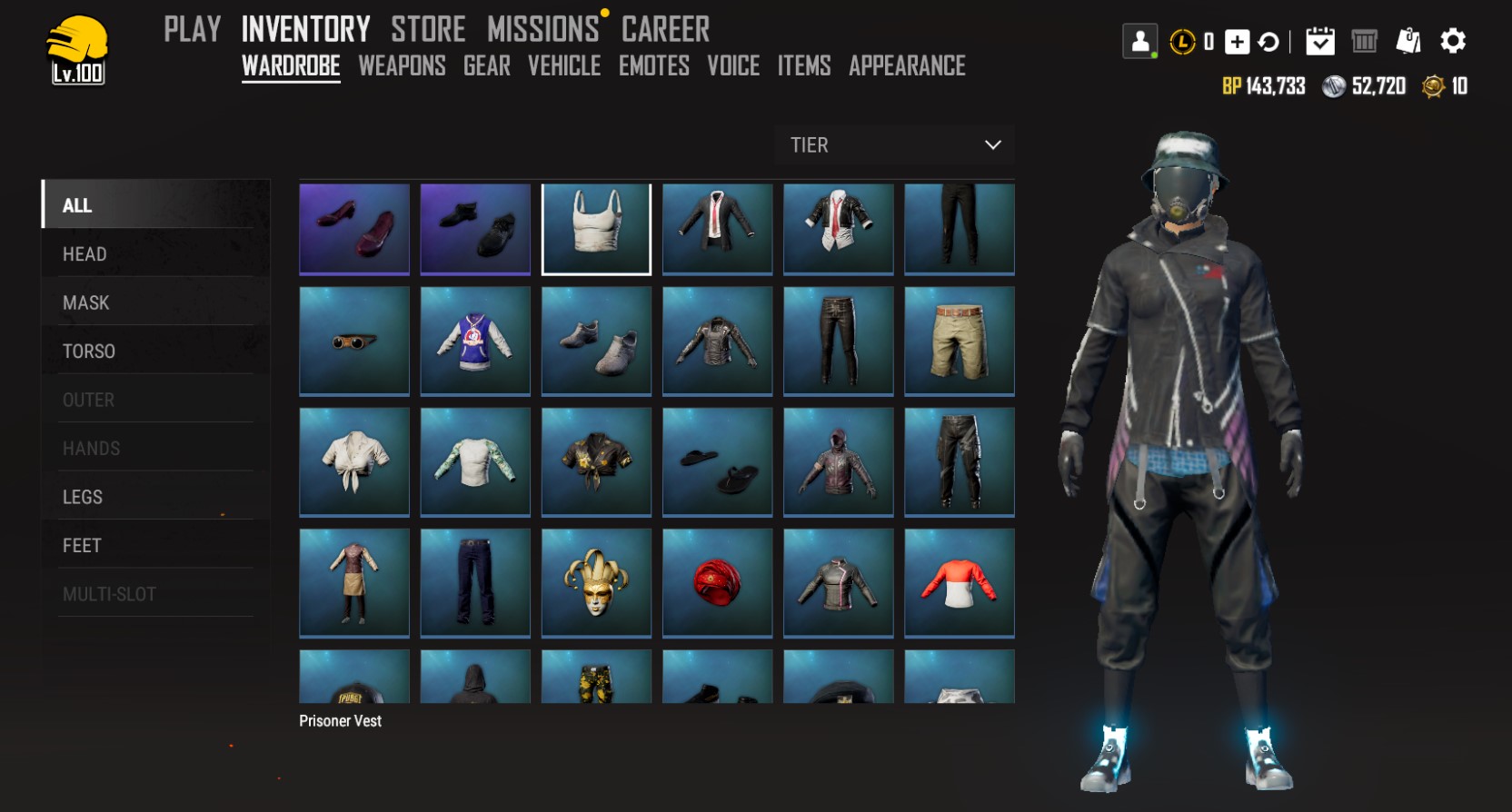Switch to the Career page
Screen dimensions: 1512x812
tap(665, 30)
